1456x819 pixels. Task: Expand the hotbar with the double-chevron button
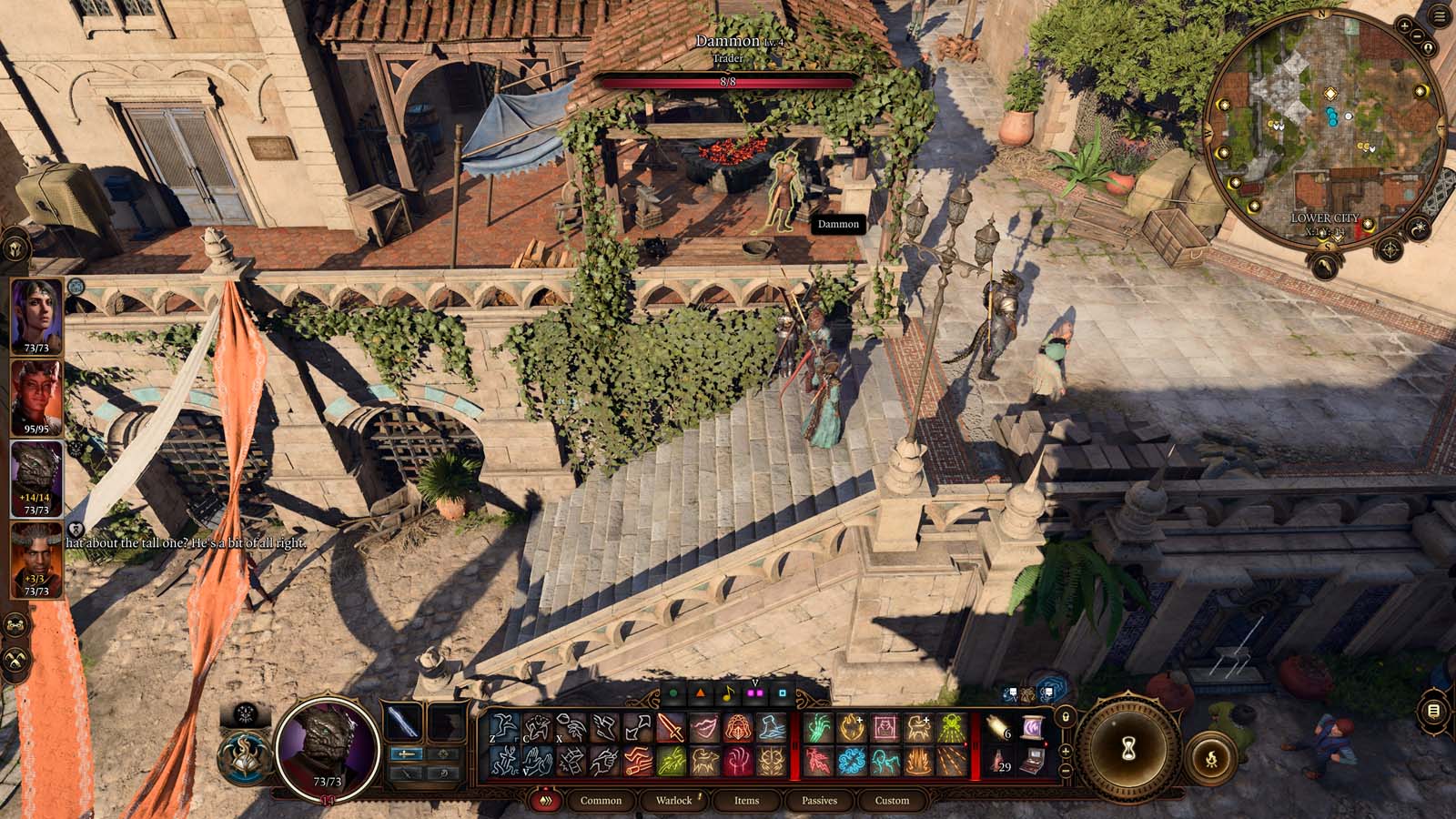[x=546, y=800]
